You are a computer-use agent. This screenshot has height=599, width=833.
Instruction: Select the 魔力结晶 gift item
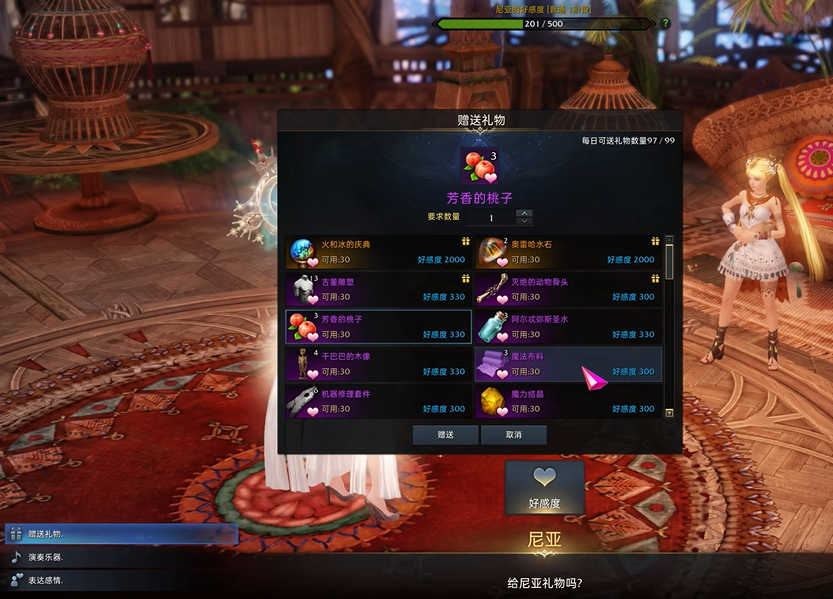pyautogui.click(x=567, y=401)
